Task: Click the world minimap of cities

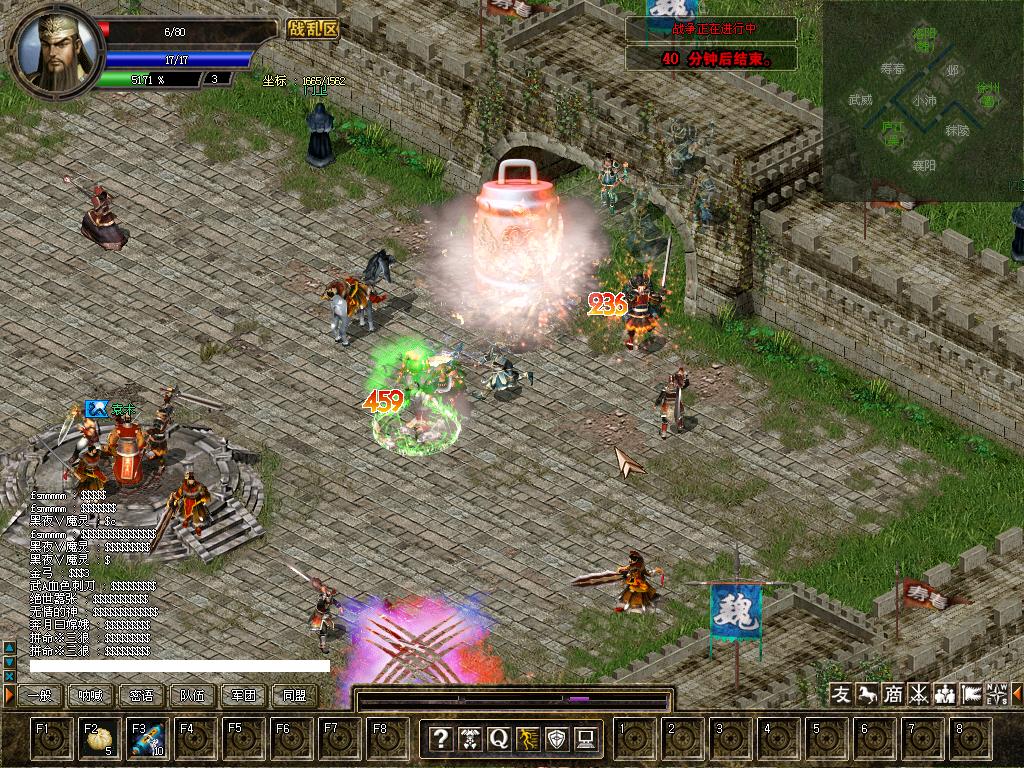Action: pyautogui.click(x=922, y=100)
